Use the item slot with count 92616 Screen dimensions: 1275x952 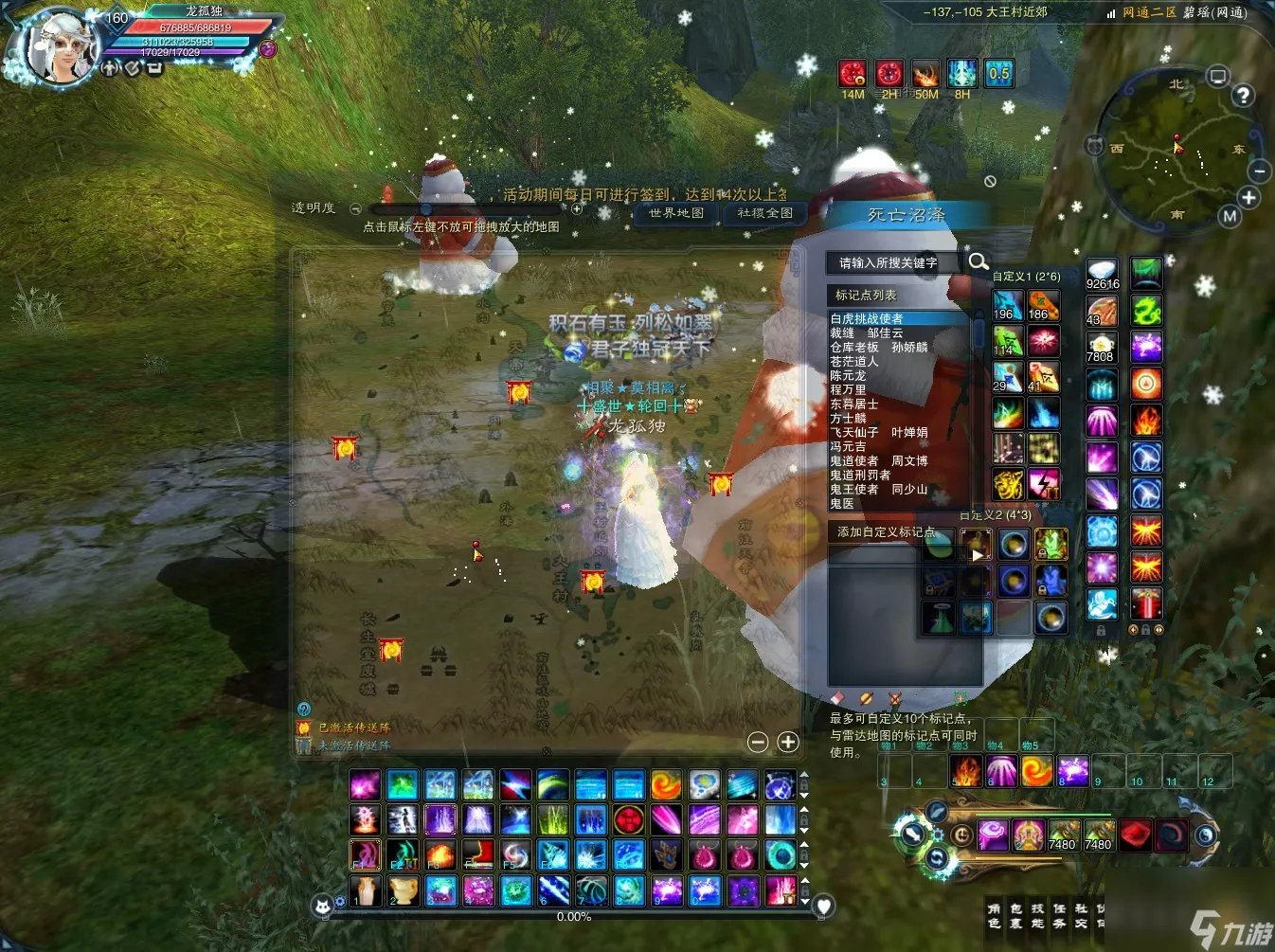(1102, 274)
